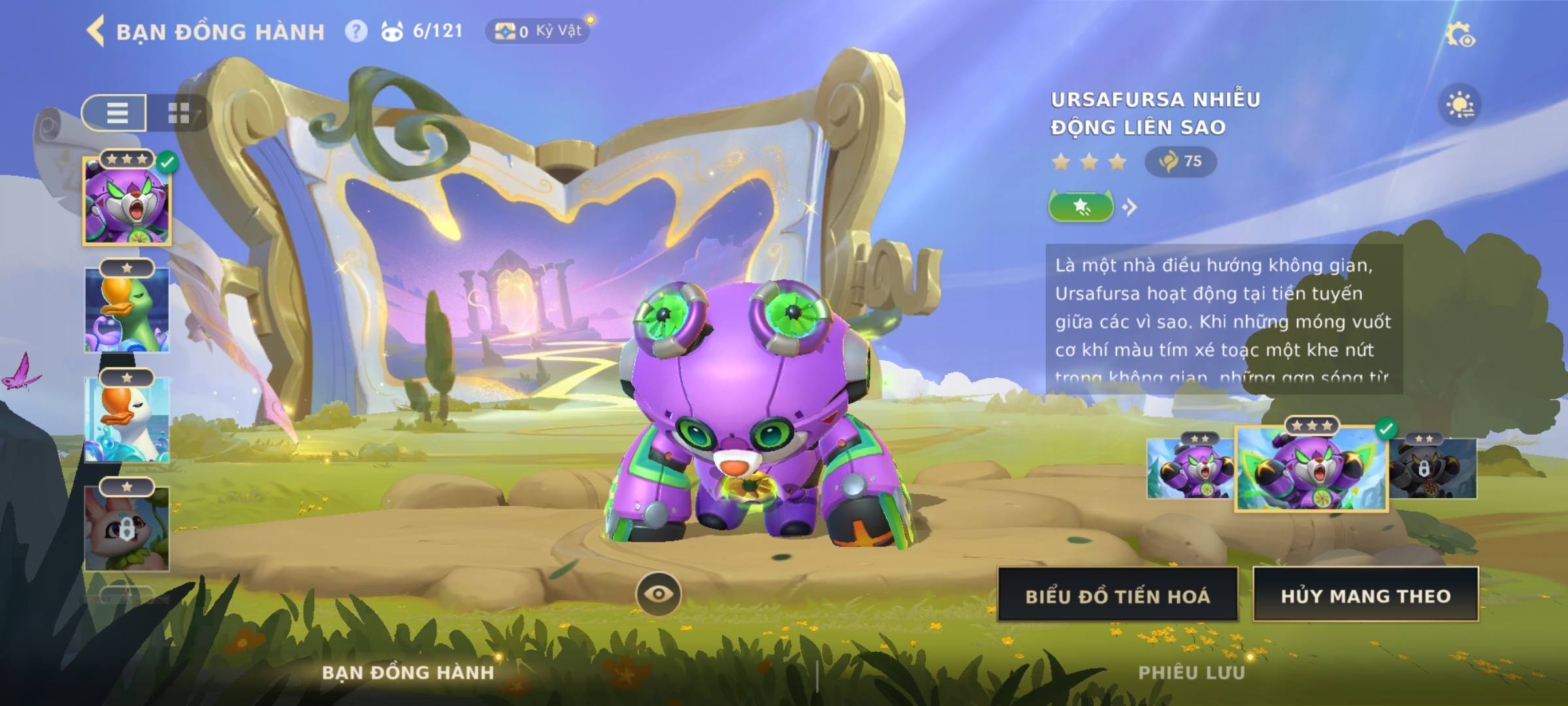Open the gear and eye display settings
Image resolution: width=1568 pixels, height=706 pixels.
(x=1460, y=35)
